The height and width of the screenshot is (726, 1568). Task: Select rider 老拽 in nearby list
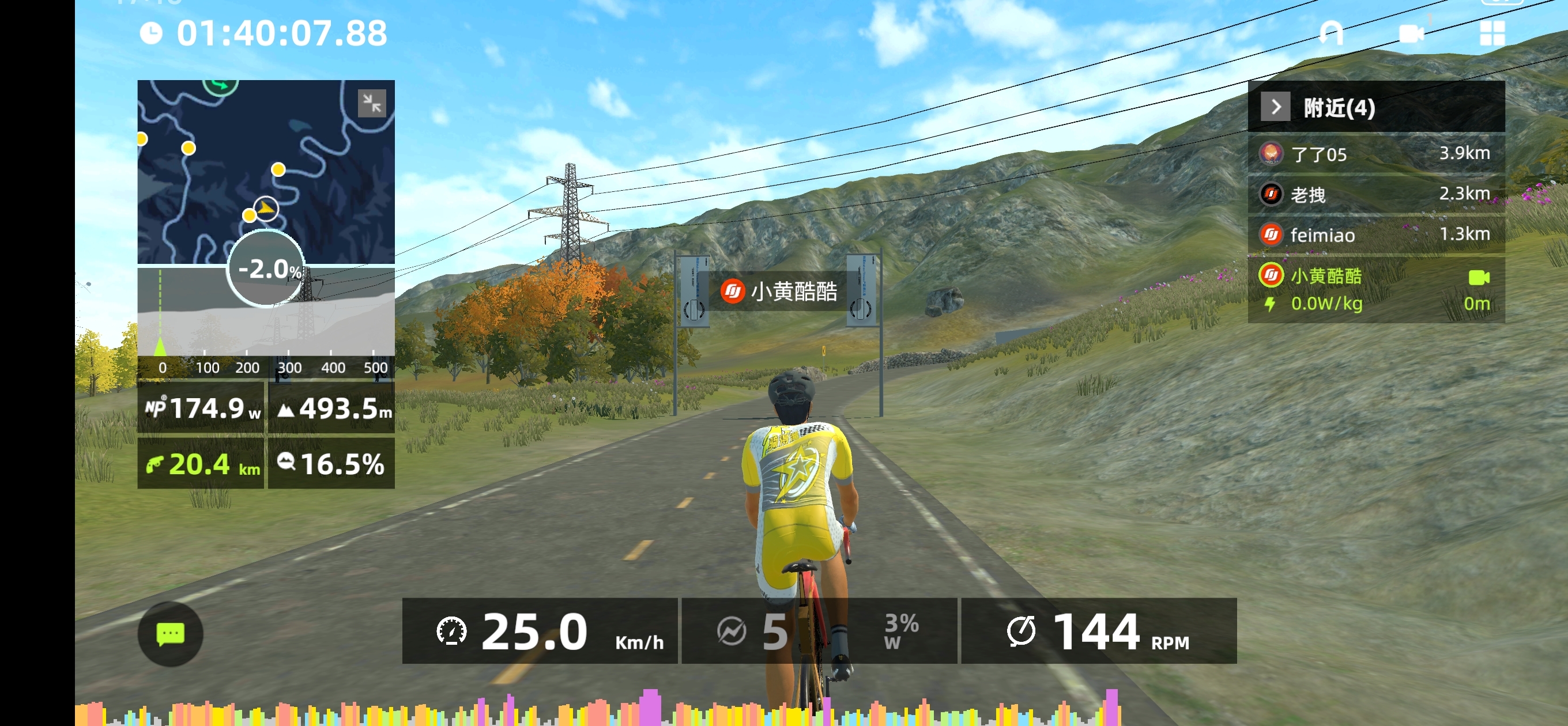1375,194
